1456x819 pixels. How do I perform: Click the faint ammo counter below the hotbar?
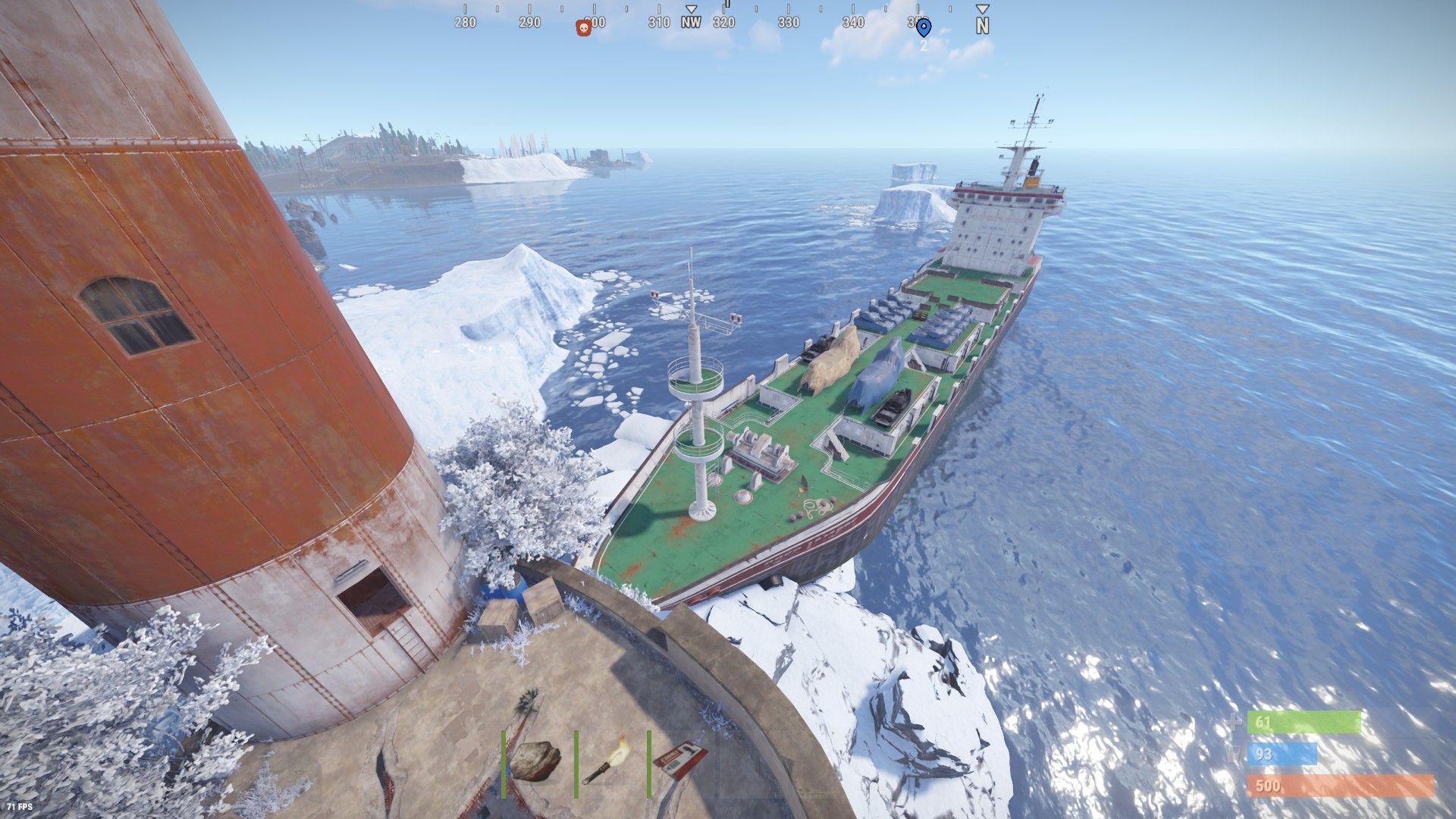point(730,810)
